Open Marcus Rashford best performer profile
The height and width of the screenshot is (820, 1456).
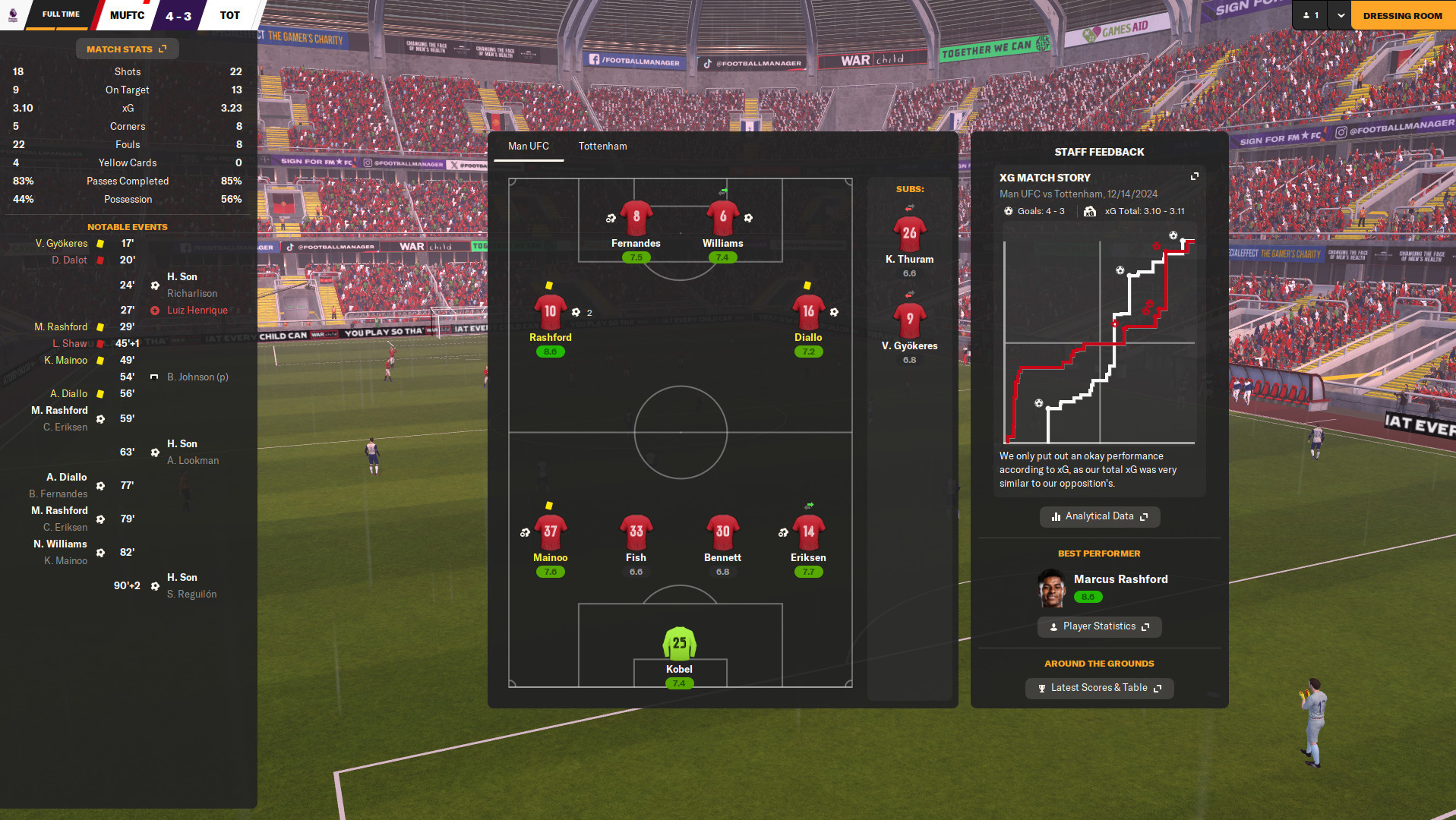click(x=1120, y=579)
